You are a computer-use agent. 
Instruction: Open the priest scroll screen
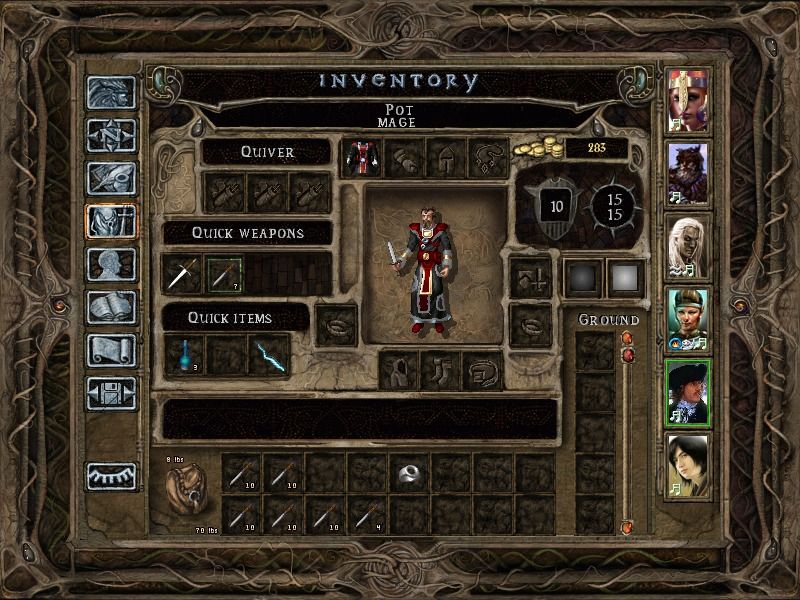pyautogui.click(x=110, y=350)
